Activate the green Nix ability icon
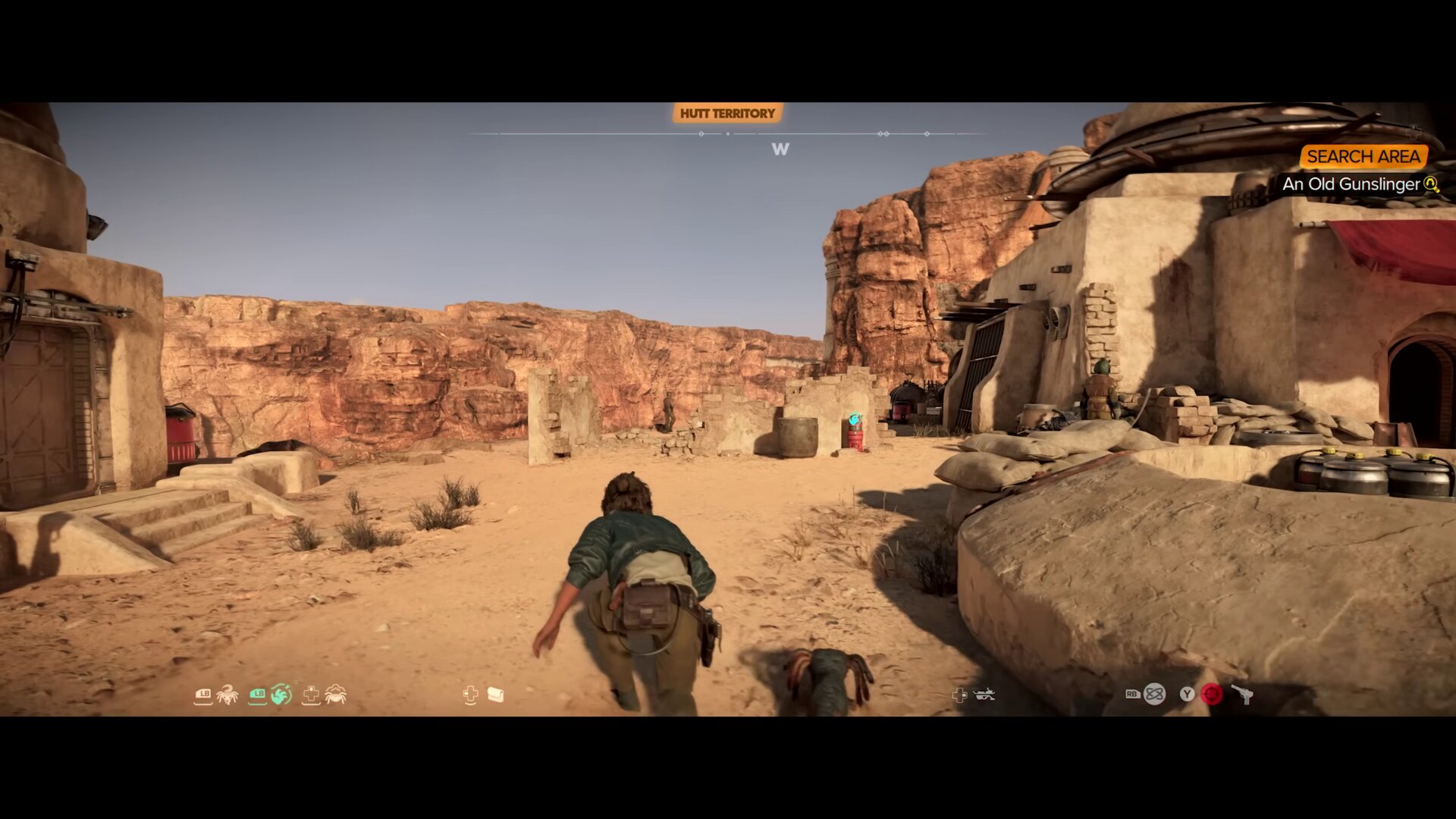Image resolution: width=1456 pixels, height=819 pixels. coord(281,695)
